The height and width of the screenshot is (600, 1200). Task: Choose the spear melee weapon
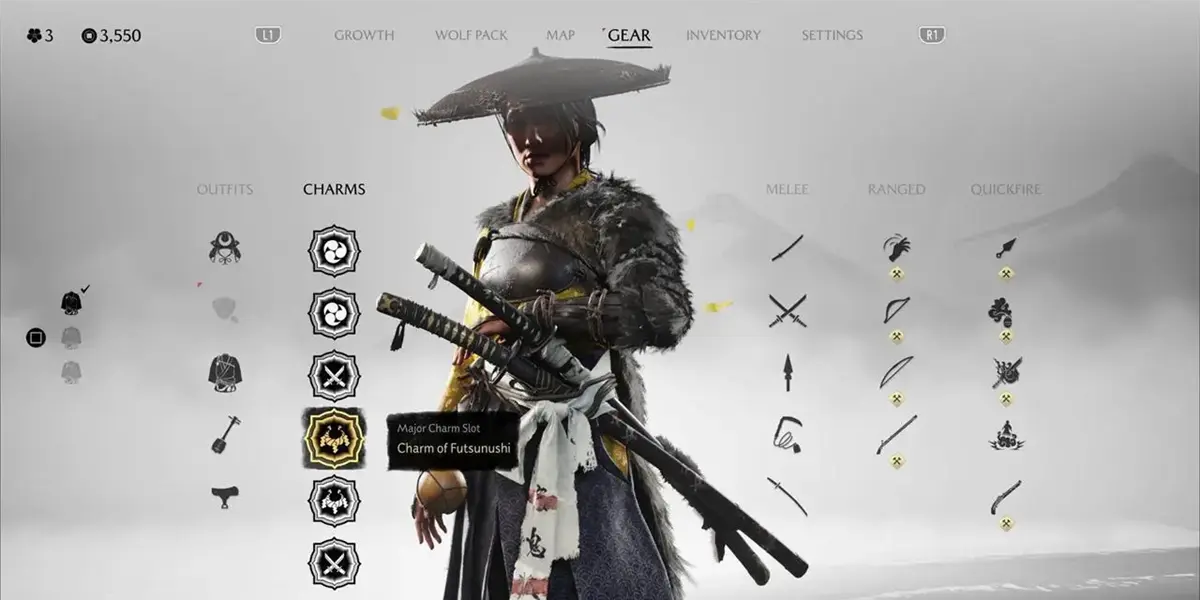point(787,372)
